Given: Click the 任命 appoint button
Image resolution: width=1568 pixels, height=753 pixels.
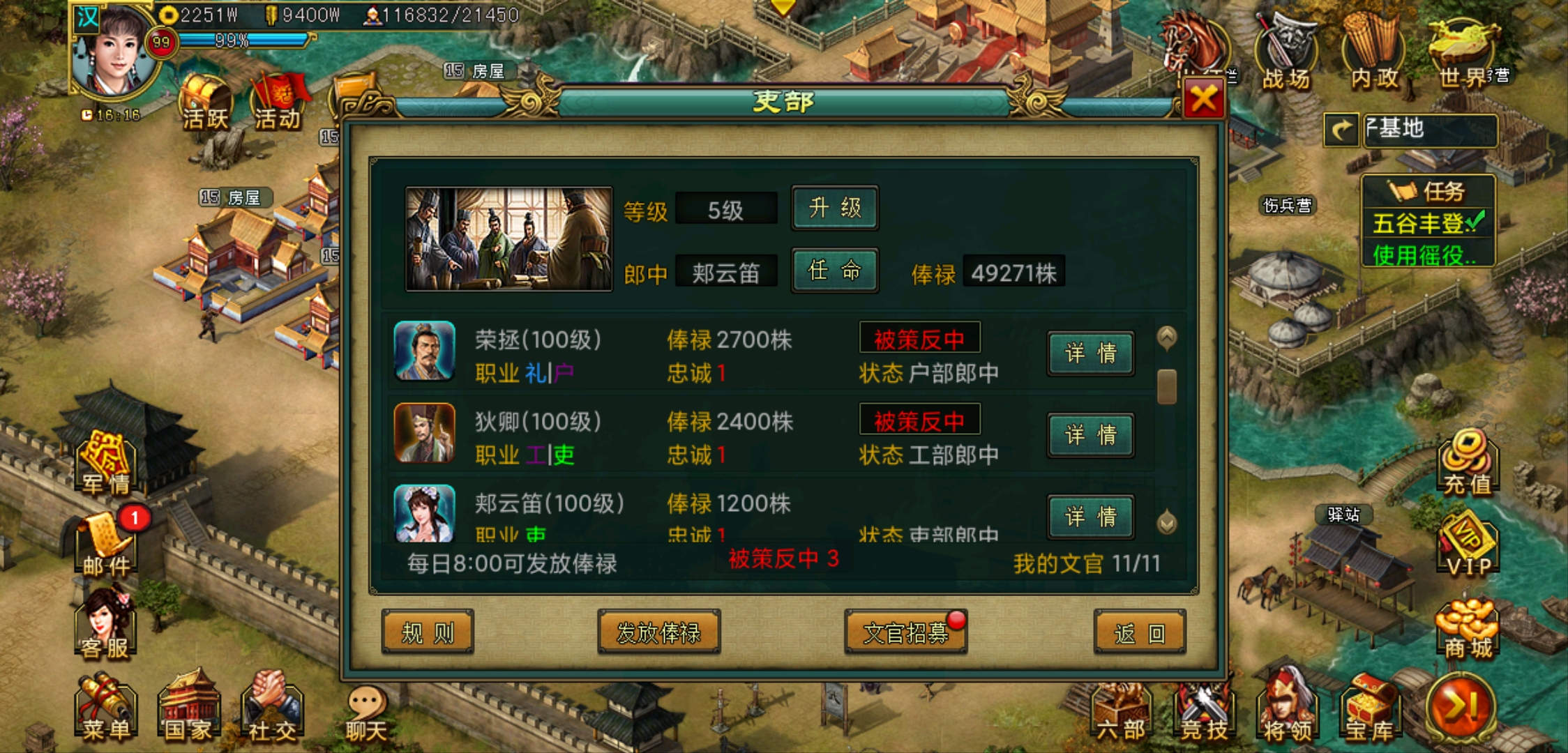Looking at the screenshot, I should tap(834, 271).
